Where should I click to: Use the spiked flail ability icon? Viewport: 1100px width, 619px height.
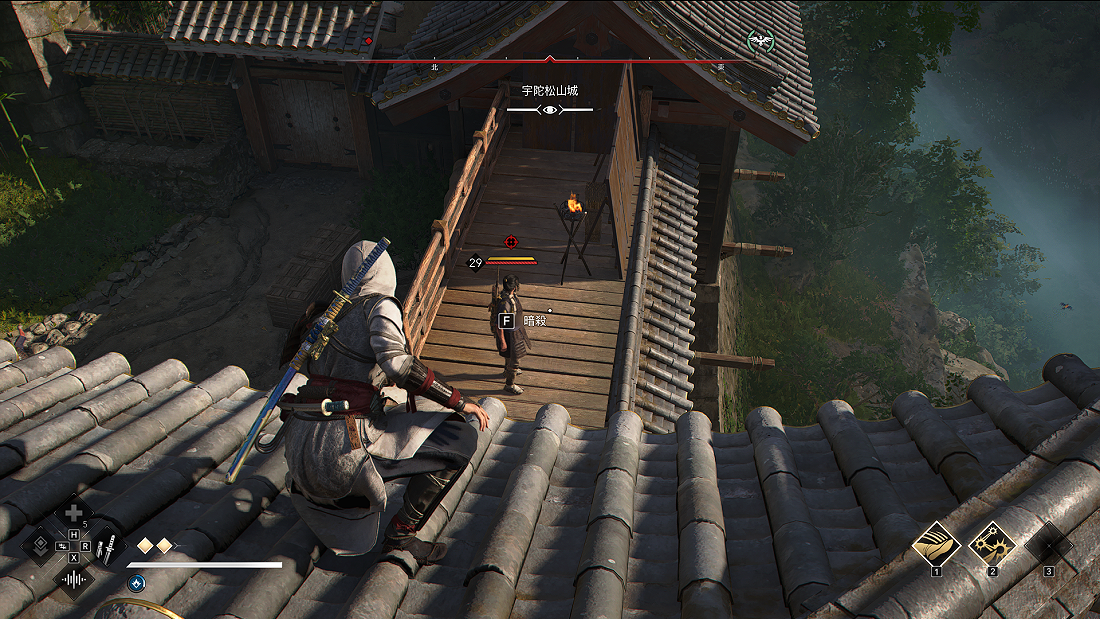click(992, 544)
